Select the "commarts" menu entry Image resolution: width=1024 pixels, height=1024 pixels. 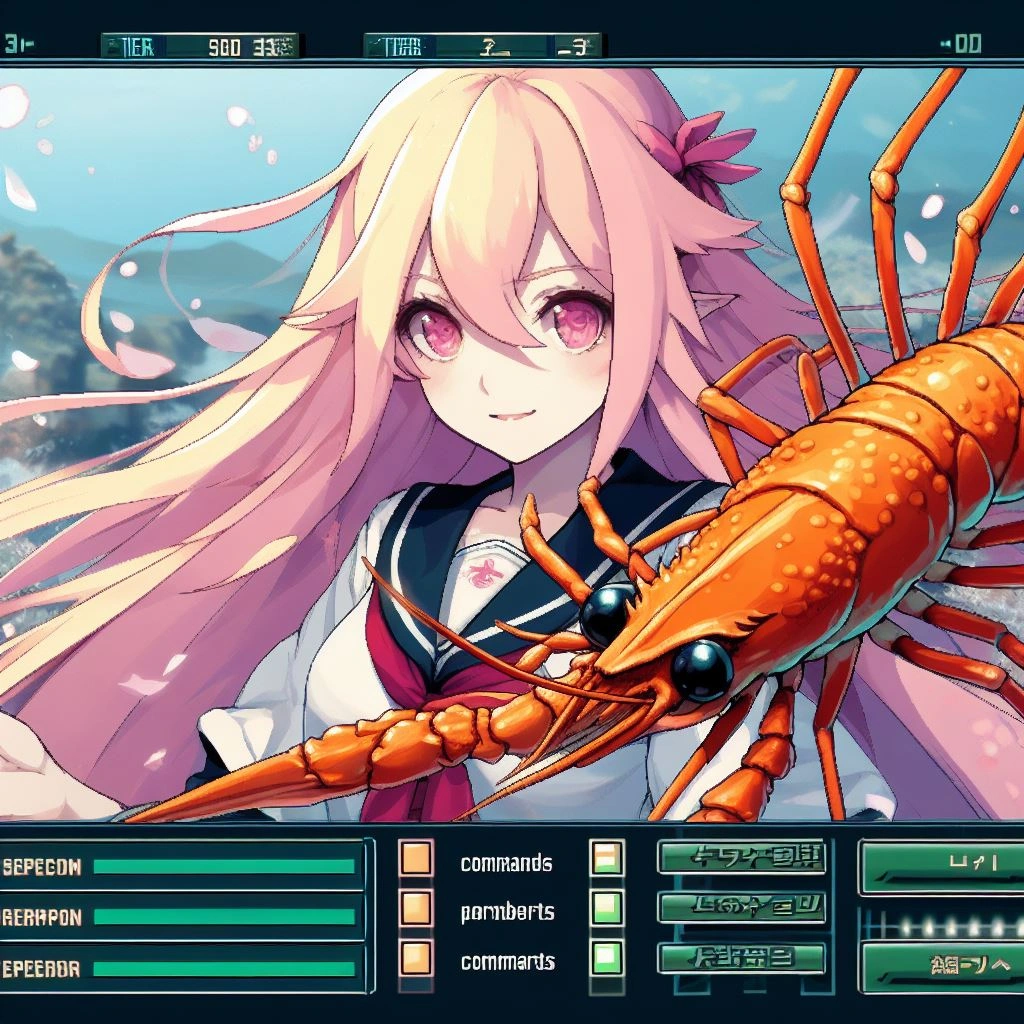(507, 962)
